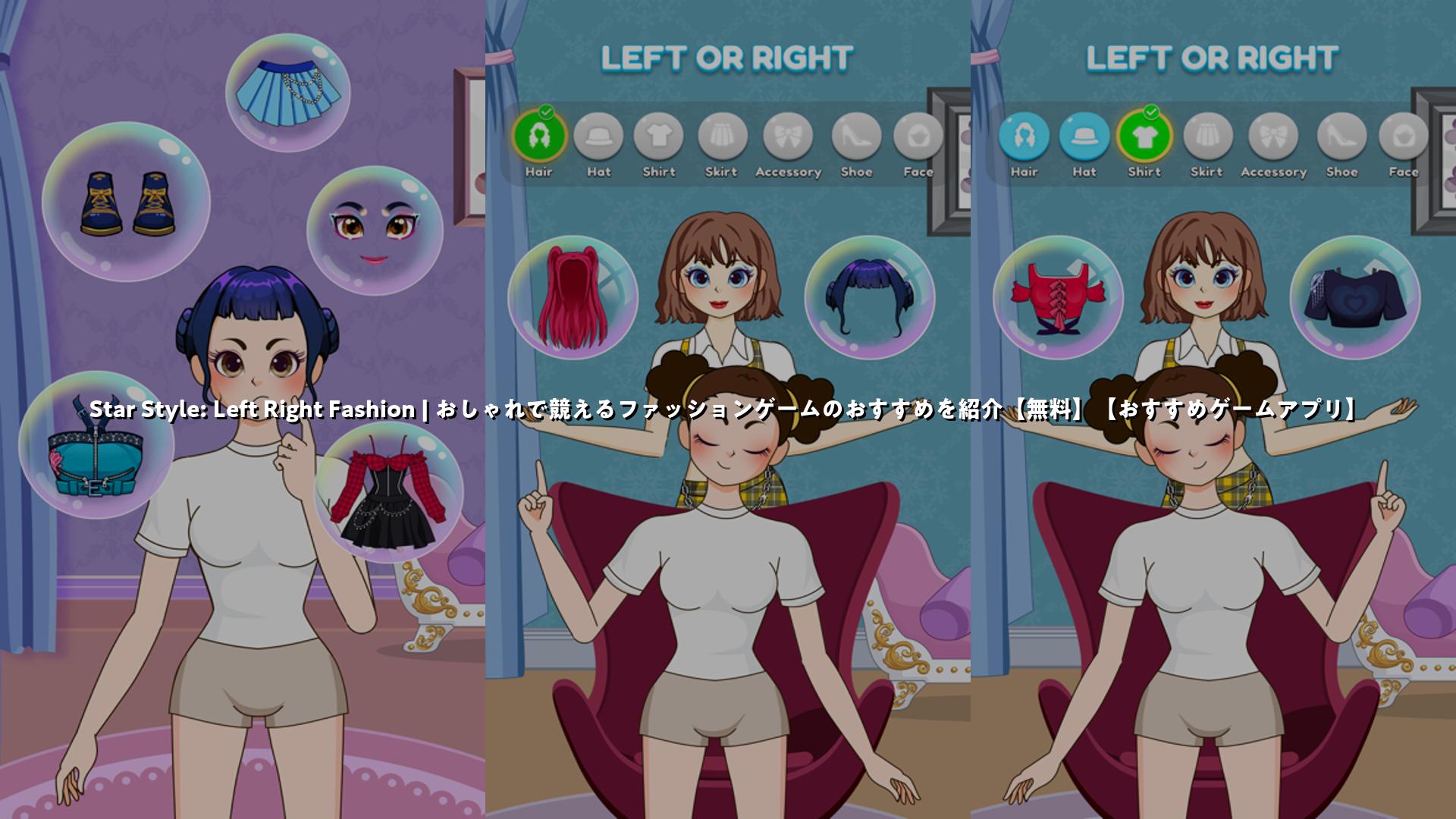Switch to the grey Shirt category tab

point(658,137)
